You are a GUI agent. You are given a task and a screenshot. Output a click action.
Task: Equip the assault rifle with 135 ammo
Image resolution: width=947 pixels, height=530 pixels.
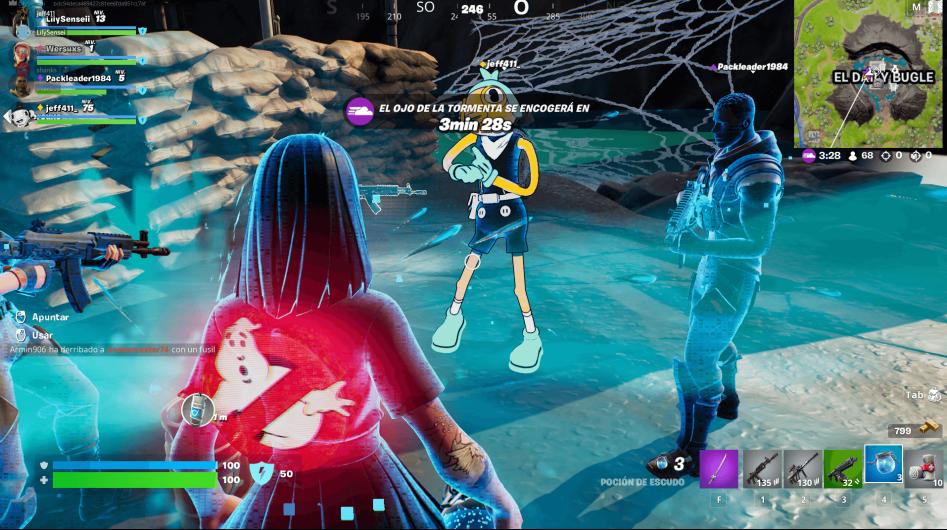pyautogui.click(x=761, y=468)
